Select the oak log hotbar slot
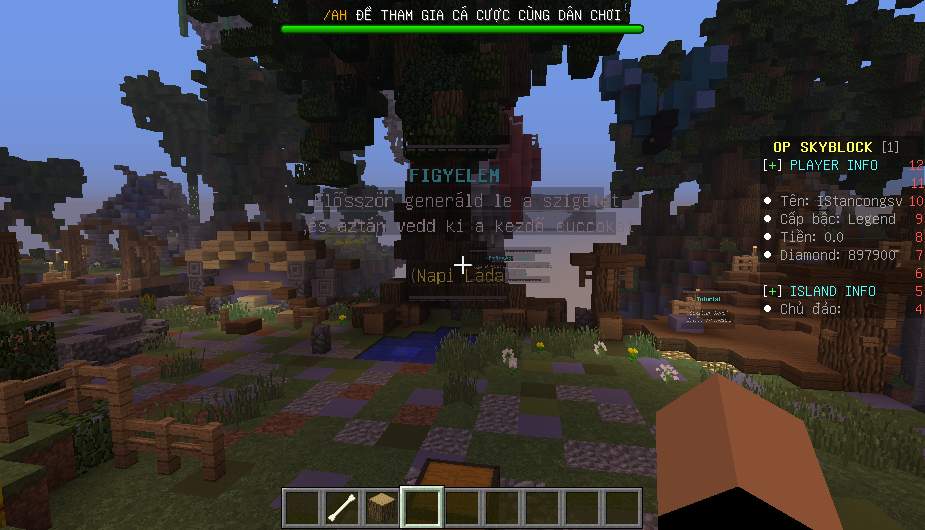The width and height of the screenshot is (925, 530). tap(381, 507)
